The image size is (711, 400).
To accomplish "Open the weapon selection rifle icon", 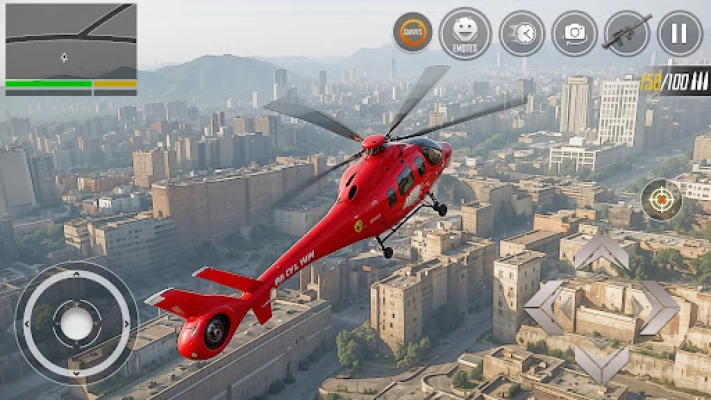I will (627, 33).
